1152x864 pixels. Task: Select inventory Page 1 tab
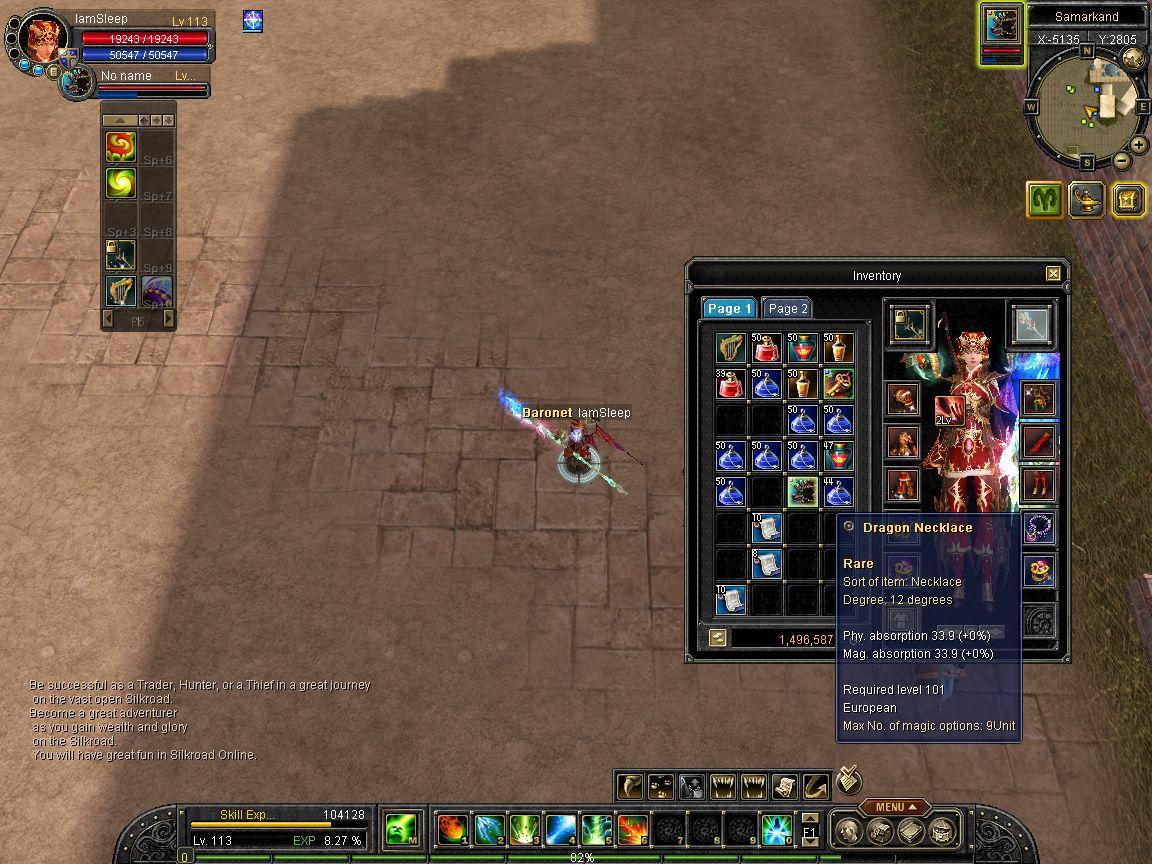[728, 308]
